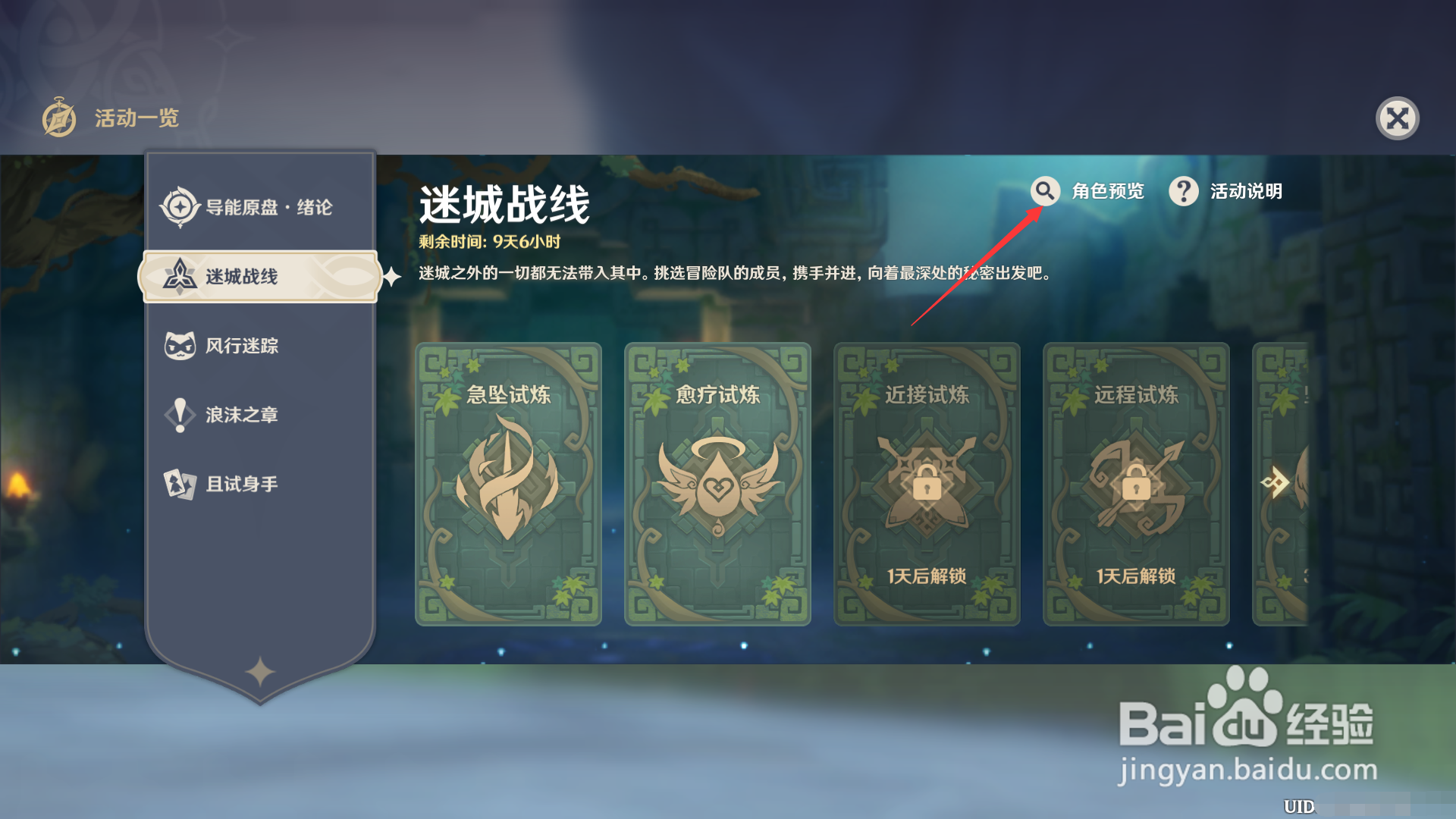The width and height of the screenshot is (1456, 819).
Task: Open the 角色预览 character preview
Action: 1107,192
